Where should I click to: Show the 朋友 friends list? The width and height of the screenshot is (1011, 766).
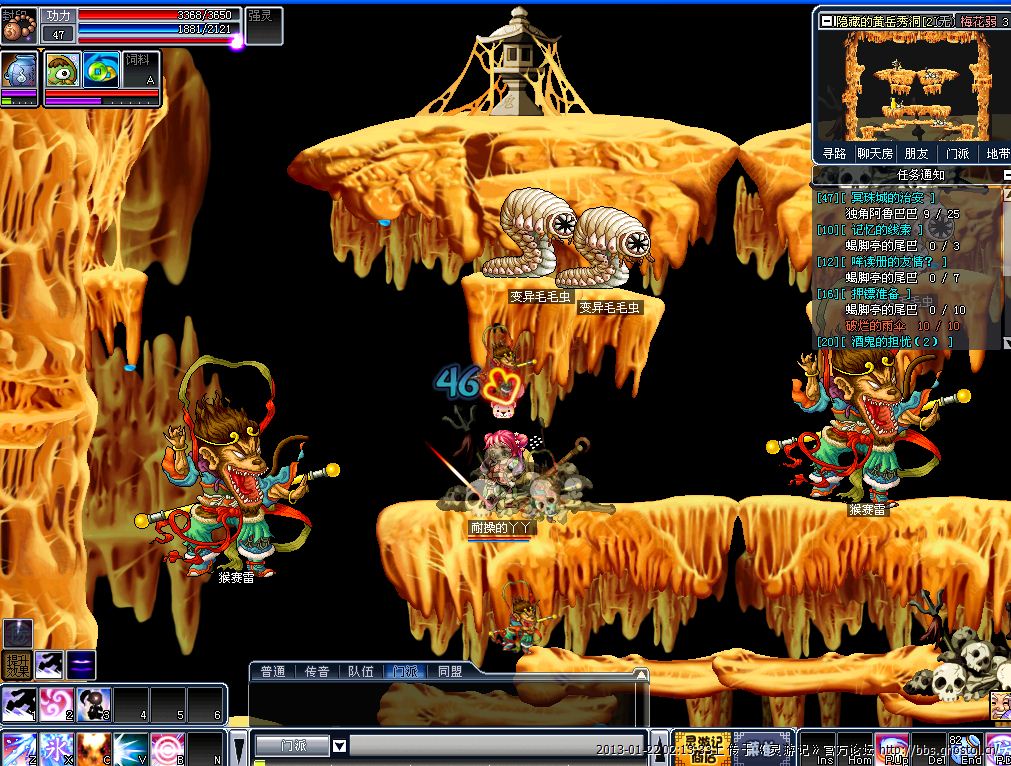[x=916, y=154]
